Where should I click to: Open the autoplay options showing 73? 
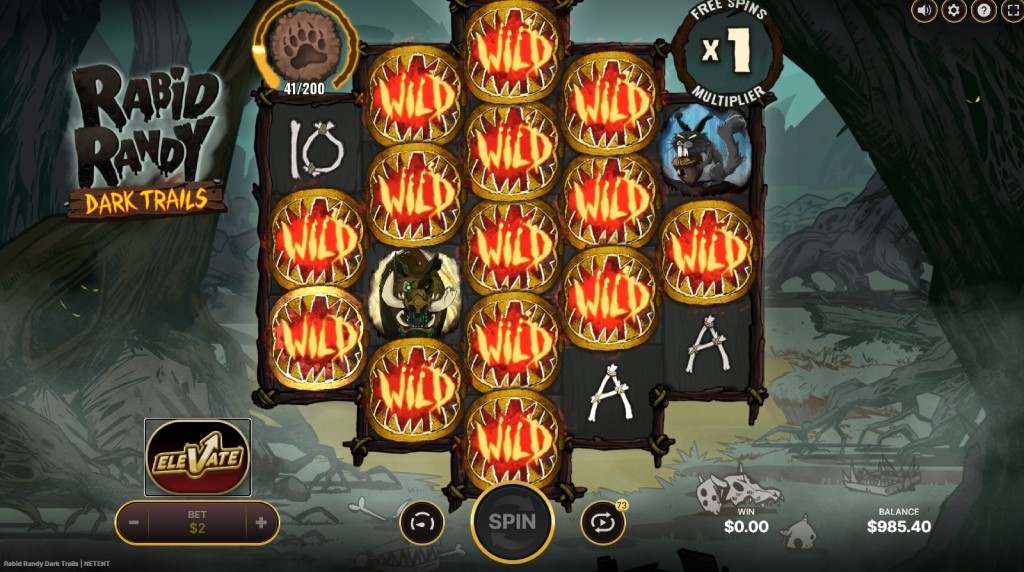pyautogui.click(x=603, y=522)
